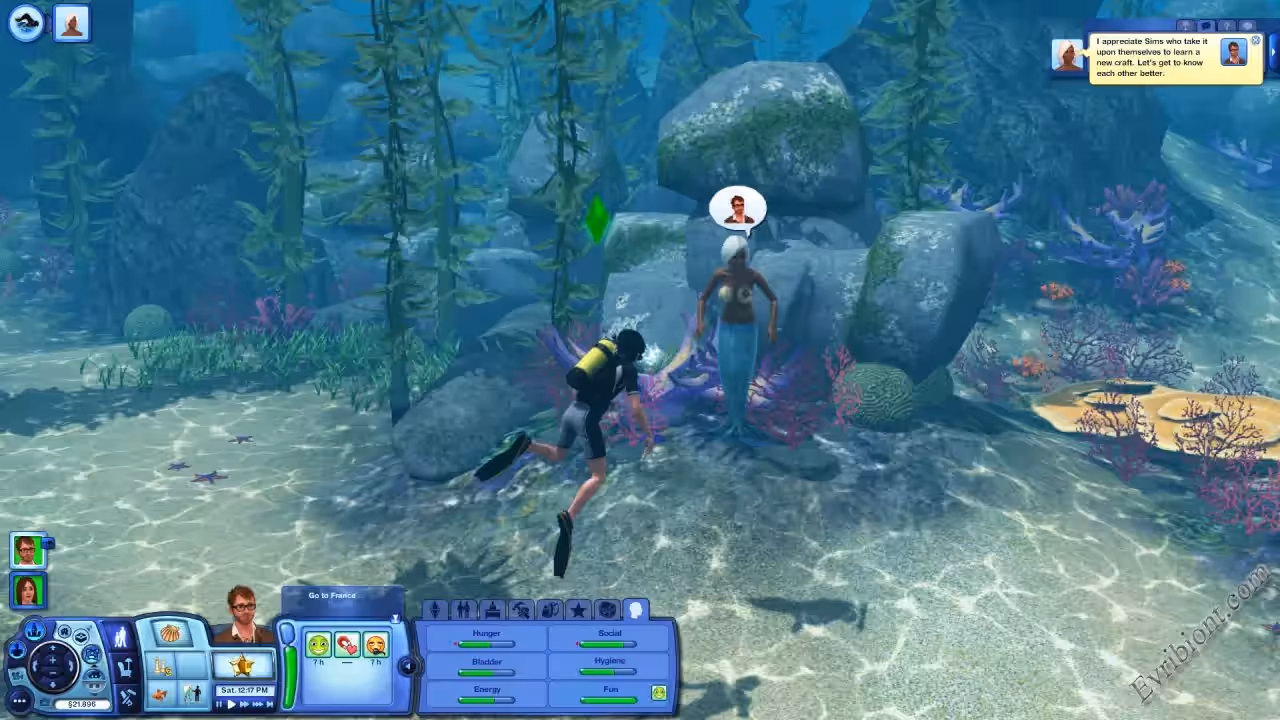Switch to Buy mode armchair-and-lamp button

pos(125,665)
